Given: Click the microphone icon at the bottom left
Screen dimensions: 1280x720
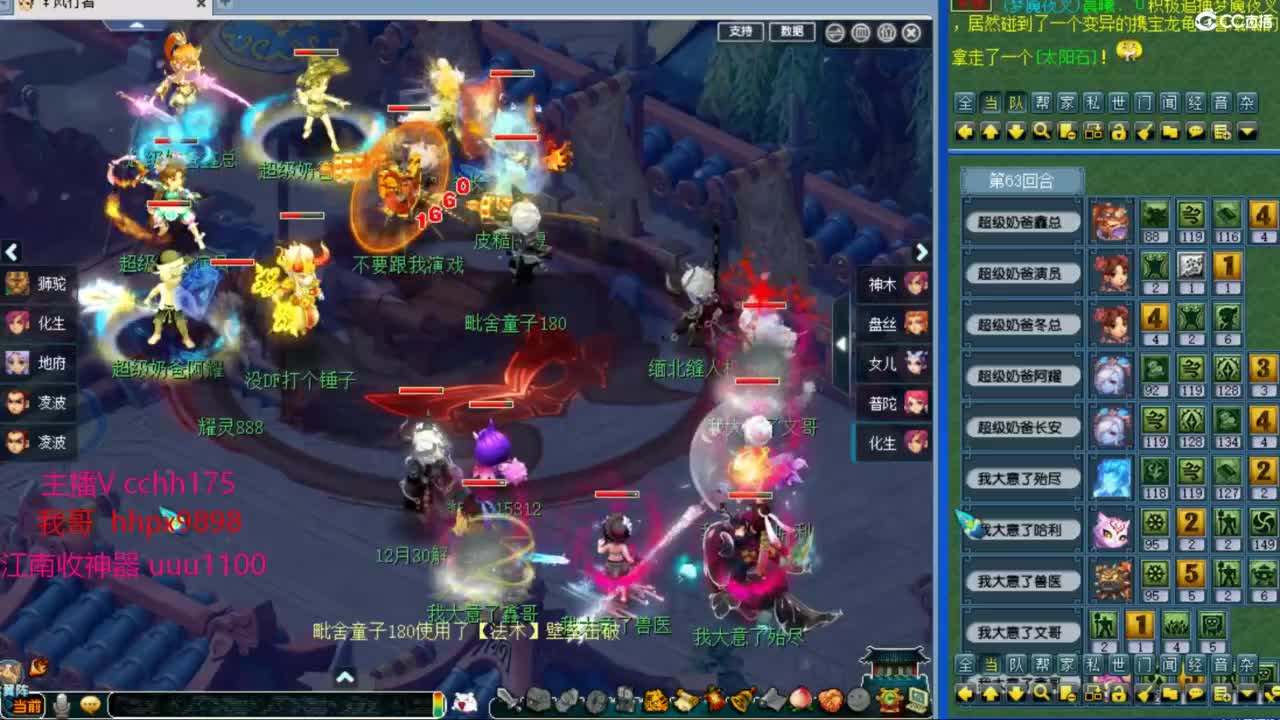Looking at the screenshot, I should [61, 703].
